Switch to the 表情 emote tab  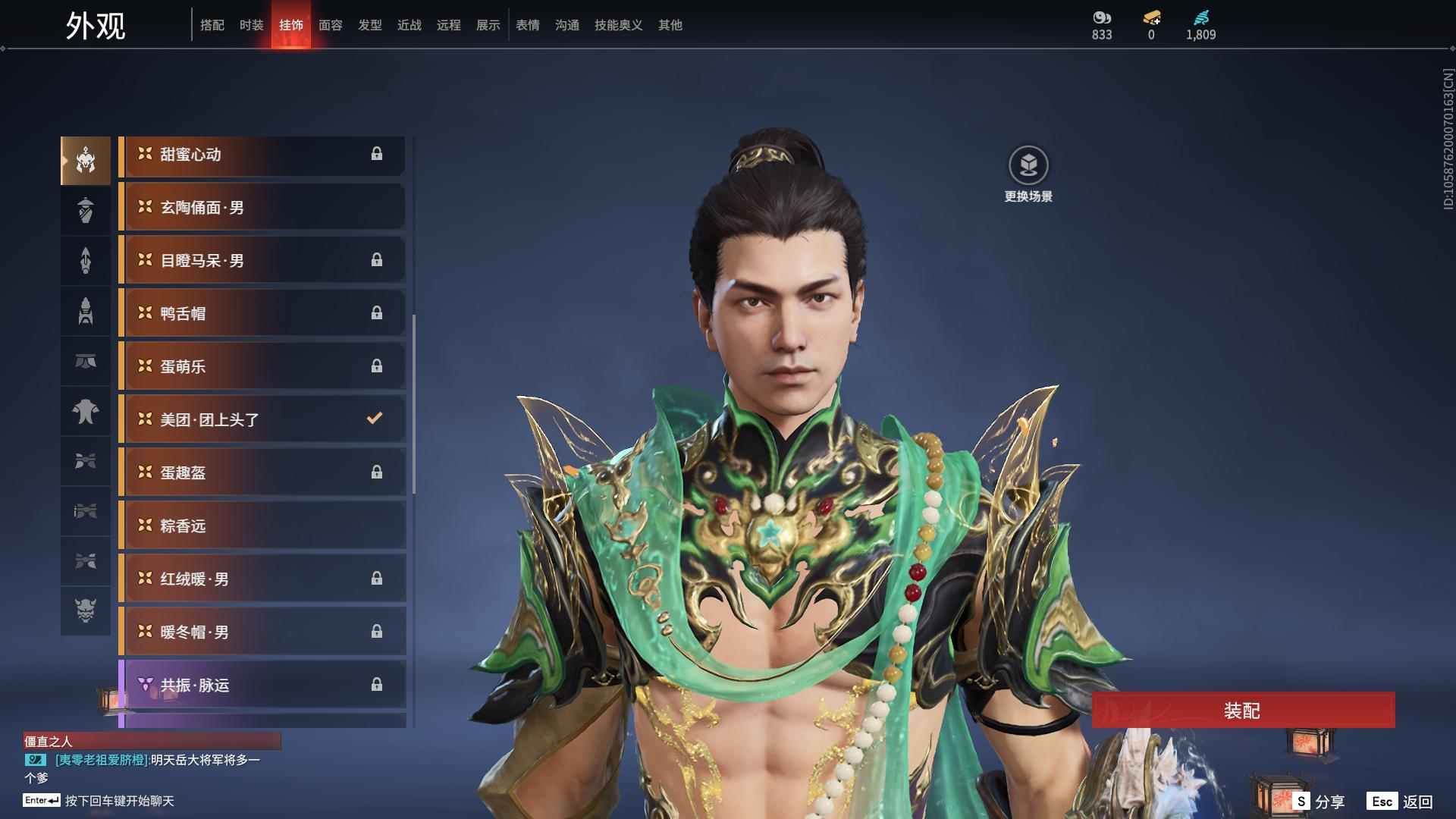pos(528,25)
